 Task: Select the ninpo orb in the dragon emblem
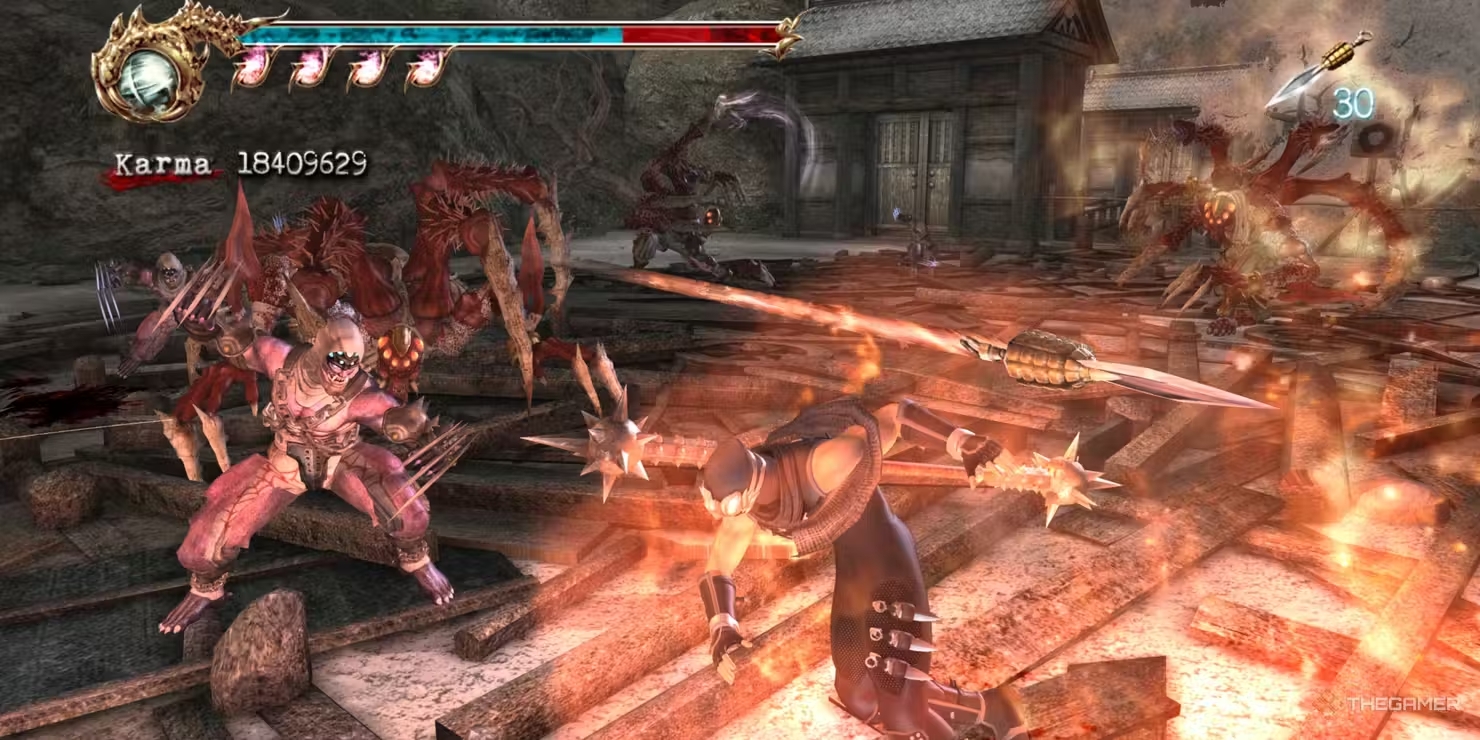(146, 74)
